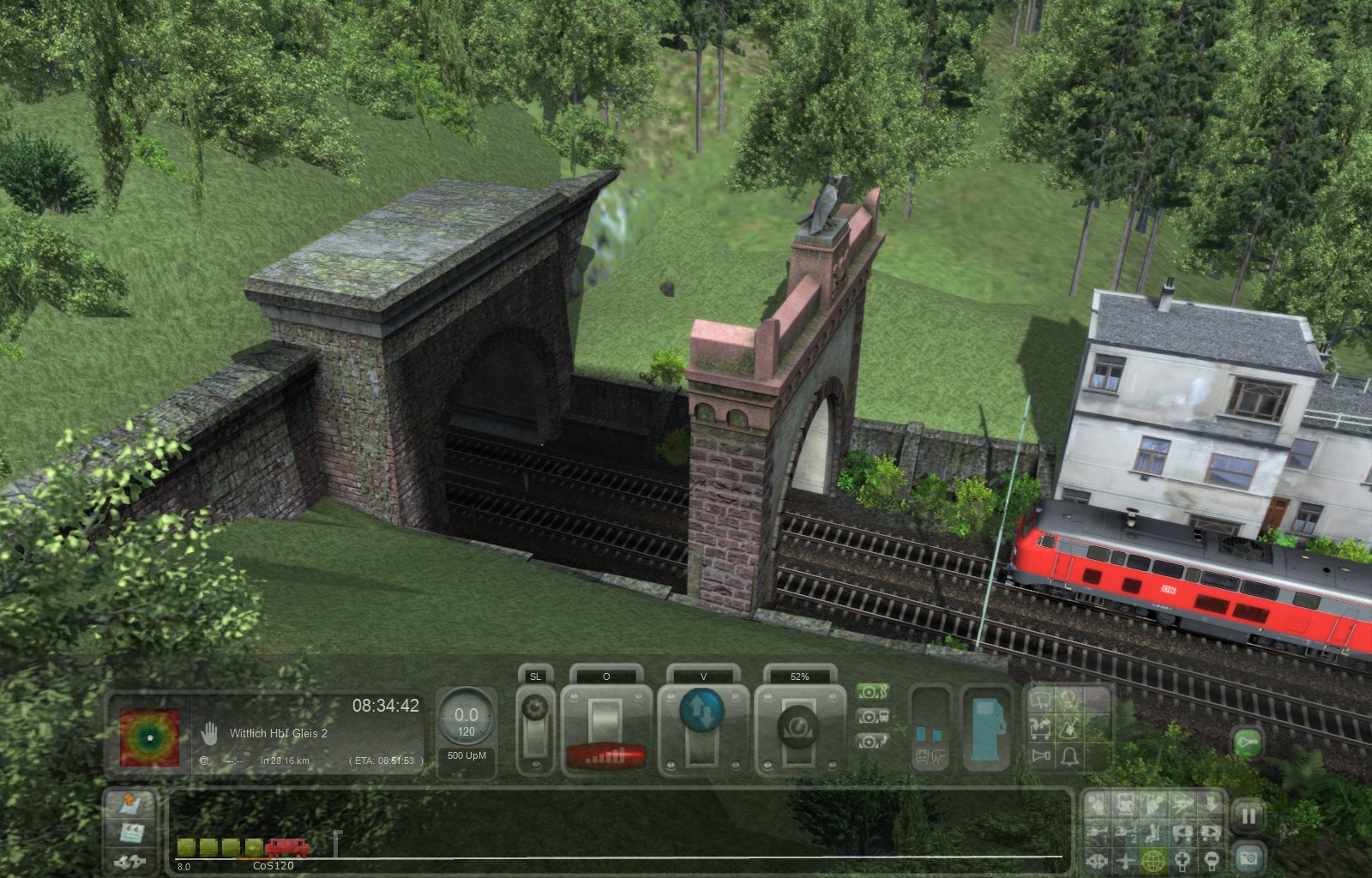1372x878 pixels.
Task: Switch to helicopter camera 1
Action: coord(1098,832)
